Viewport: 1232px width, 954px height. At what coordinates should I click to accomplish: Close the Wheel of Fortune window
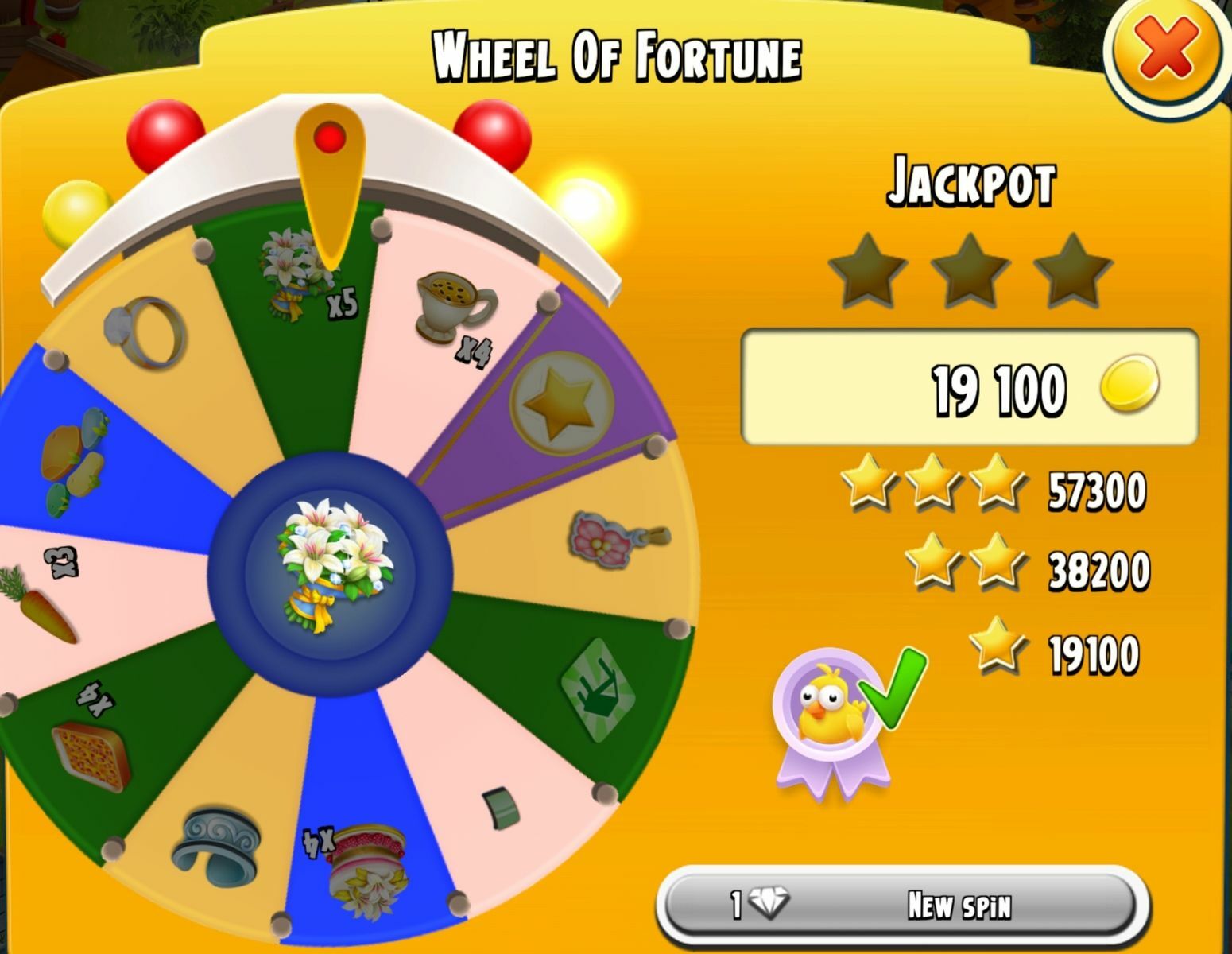point(1166,51)
